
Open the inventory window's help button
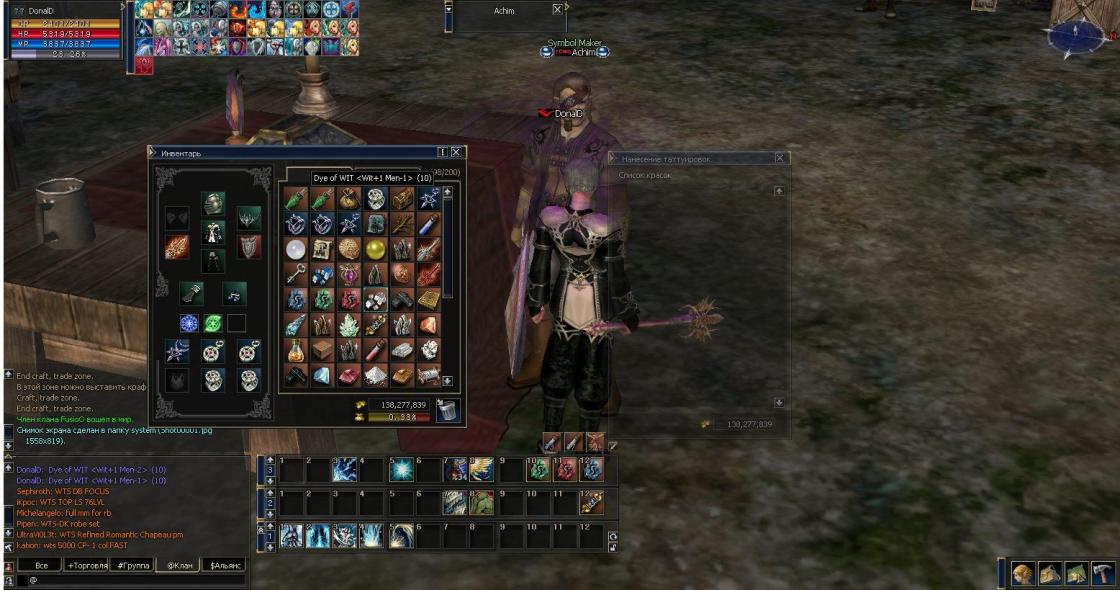click(x=442, y=152)
